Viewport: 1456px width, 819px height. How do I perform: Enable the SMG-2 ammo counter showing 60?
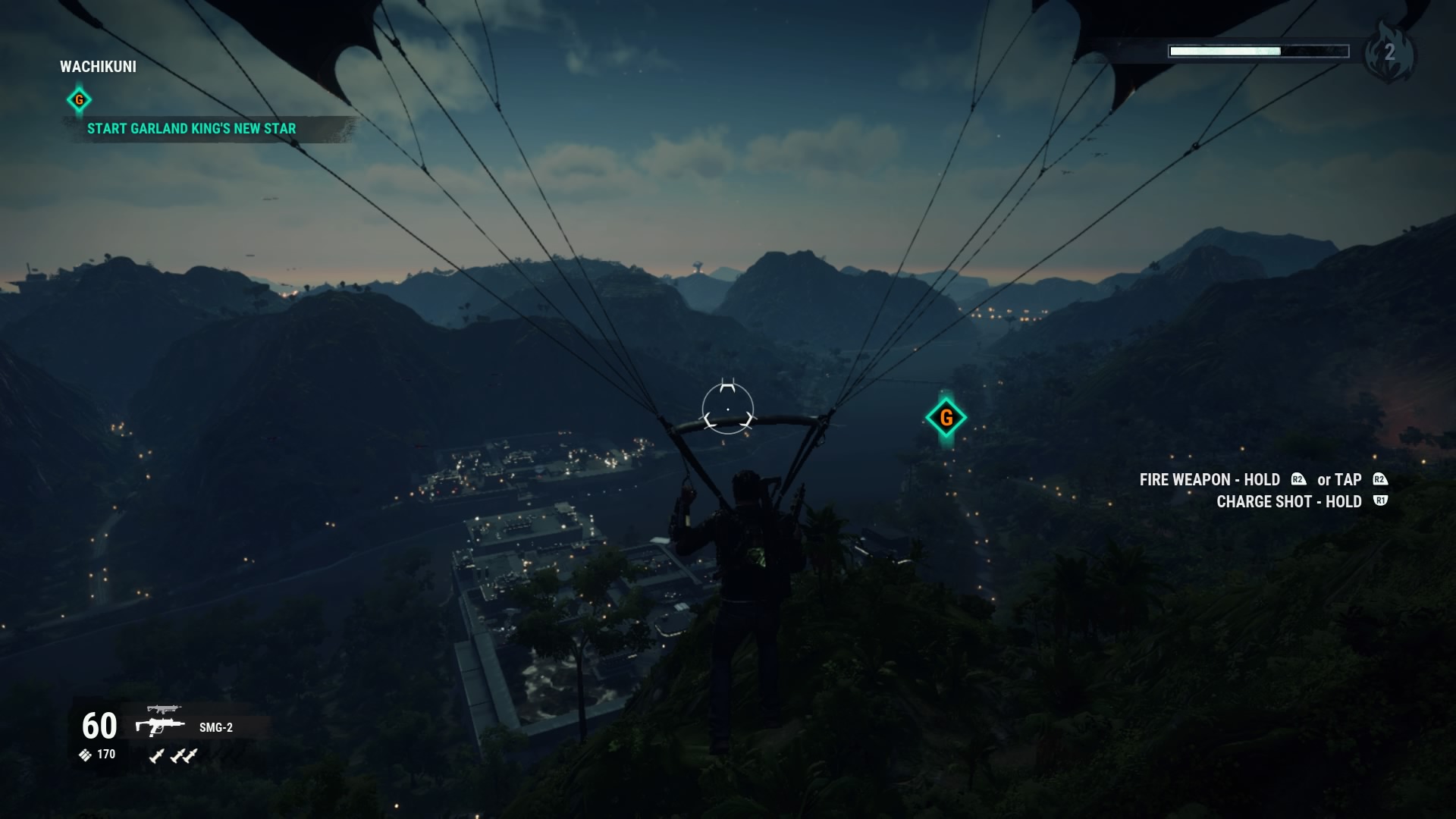(x=97, y=726)
